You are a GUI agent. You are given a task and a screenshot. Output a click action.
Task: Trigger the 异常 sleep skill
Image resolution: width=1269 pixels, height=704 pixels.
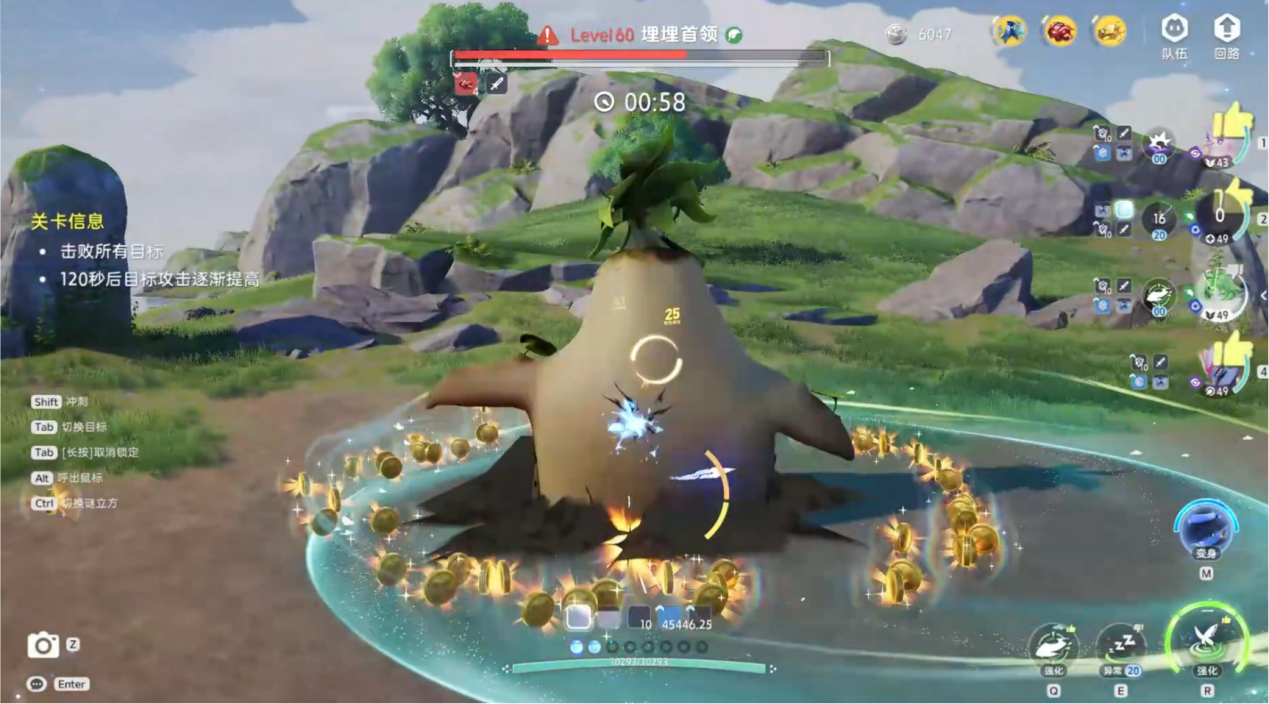(x=1120, y=647)
